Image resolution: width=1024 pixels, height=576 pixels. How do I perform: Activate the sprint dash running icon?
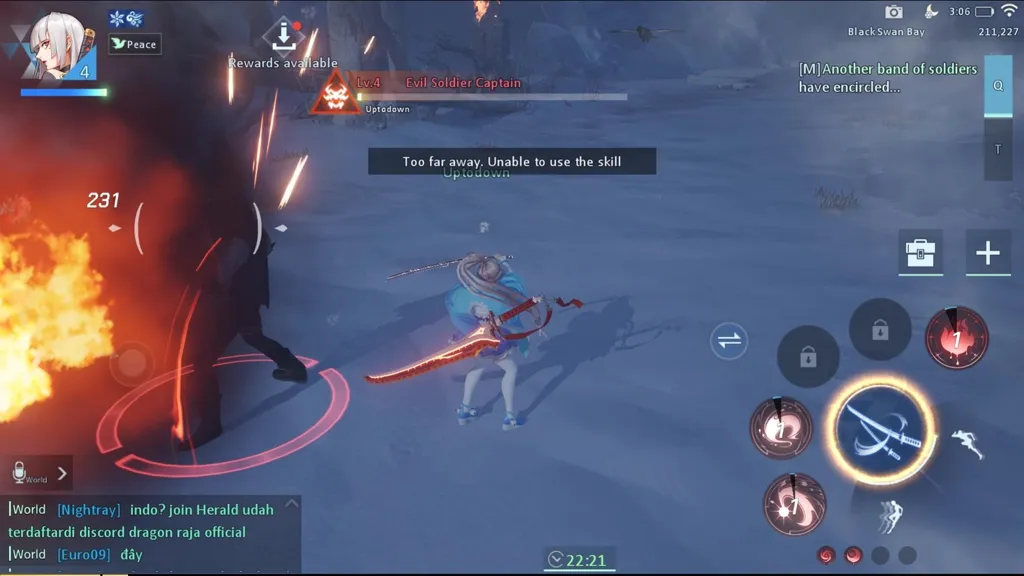pyautogui.click(x=967, y=443)
